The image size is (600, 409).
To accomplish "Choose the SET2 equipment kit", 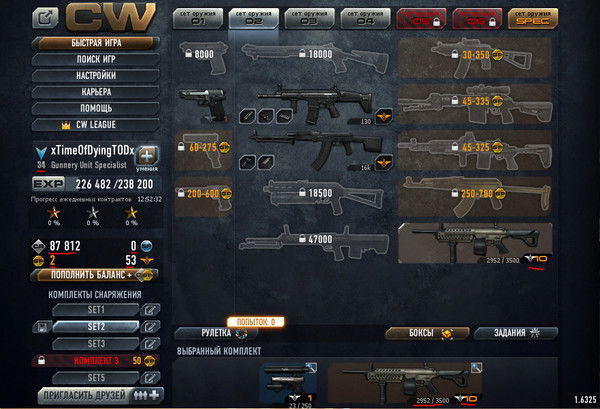I will 97,327.
